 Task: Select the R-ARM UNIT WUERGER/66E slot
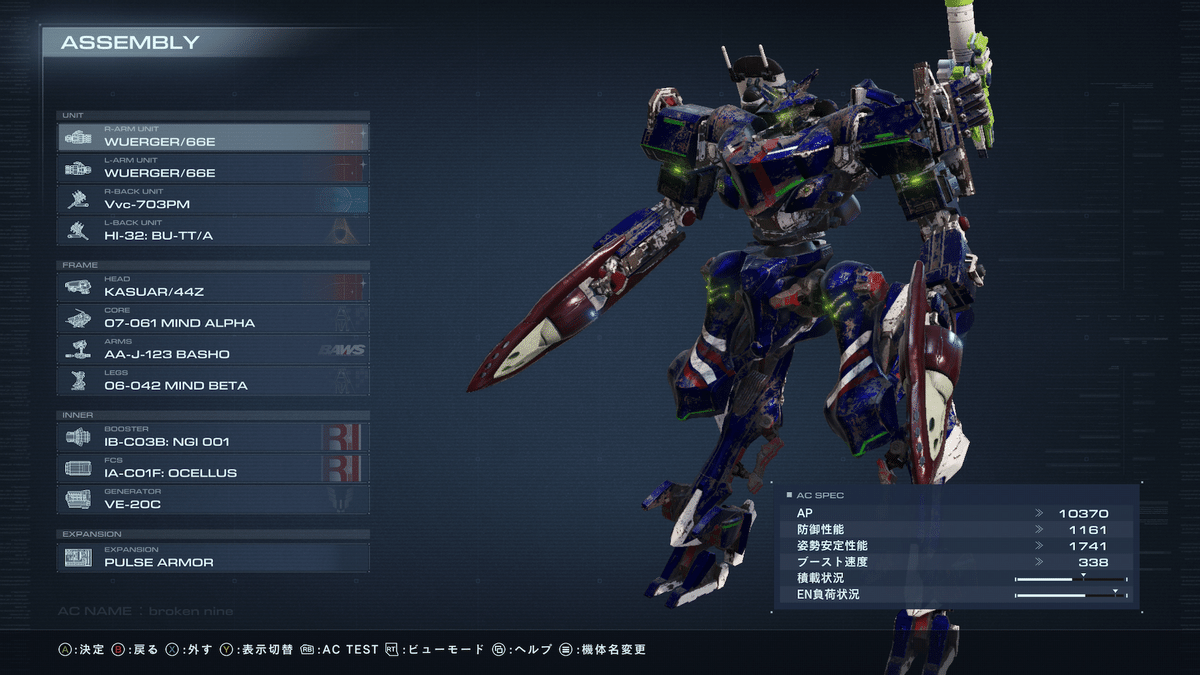pos(213,137)
